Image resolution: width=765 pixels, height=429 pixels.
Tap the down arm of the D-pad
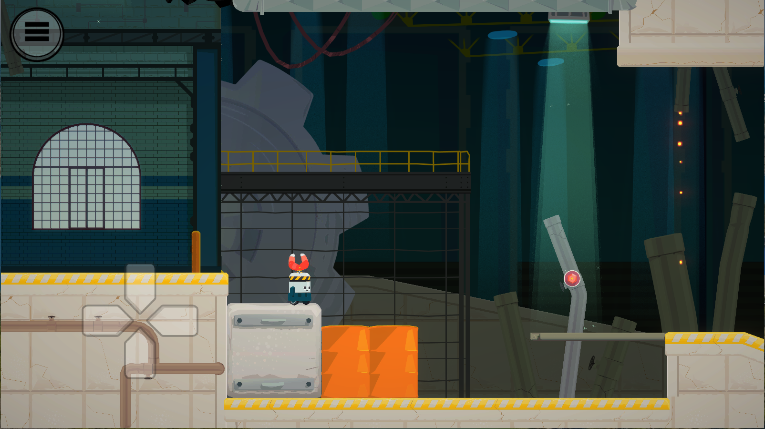click(x=140, y=357)
